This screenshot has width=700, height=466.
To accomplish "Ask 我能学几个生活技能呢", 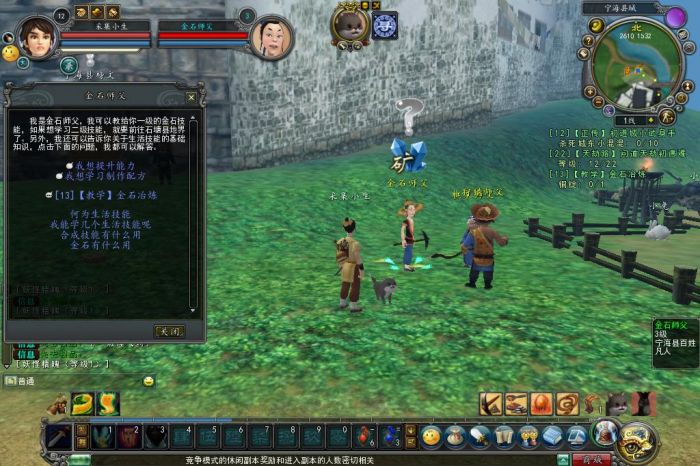I will (x=100, y=224).
